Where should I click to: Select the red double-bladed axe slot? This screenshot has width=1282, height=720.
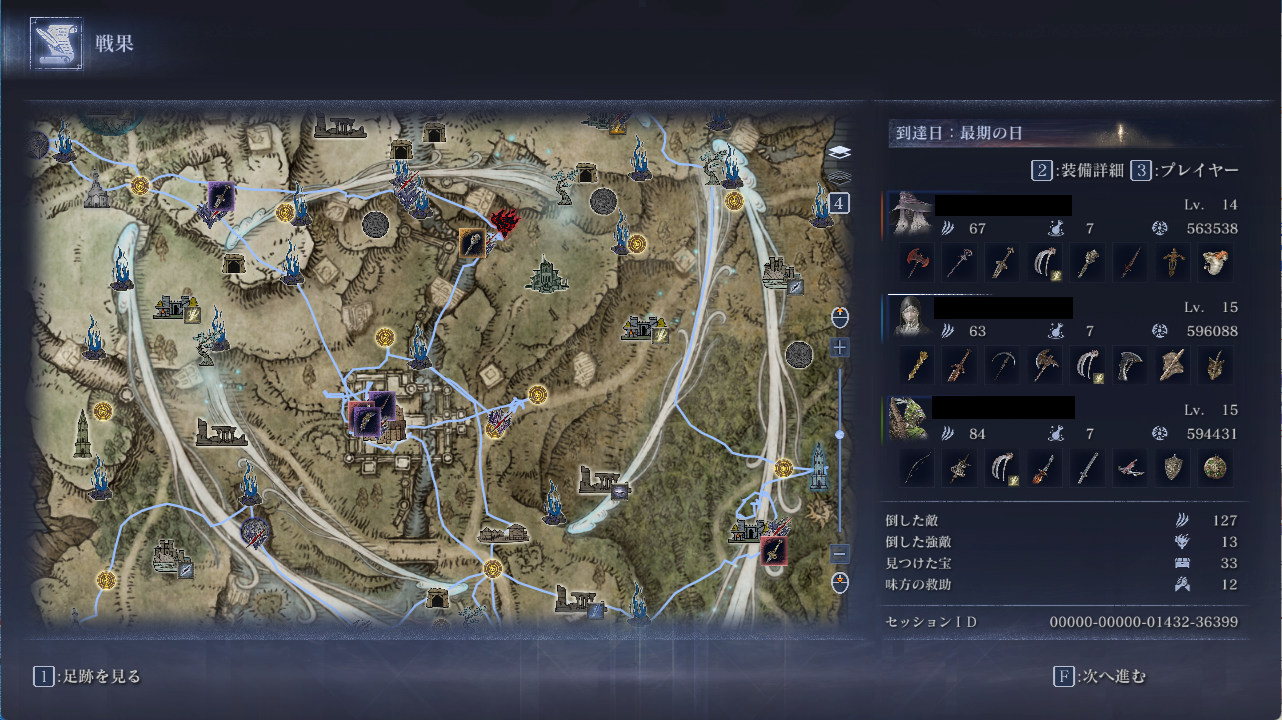pos(916,263)
